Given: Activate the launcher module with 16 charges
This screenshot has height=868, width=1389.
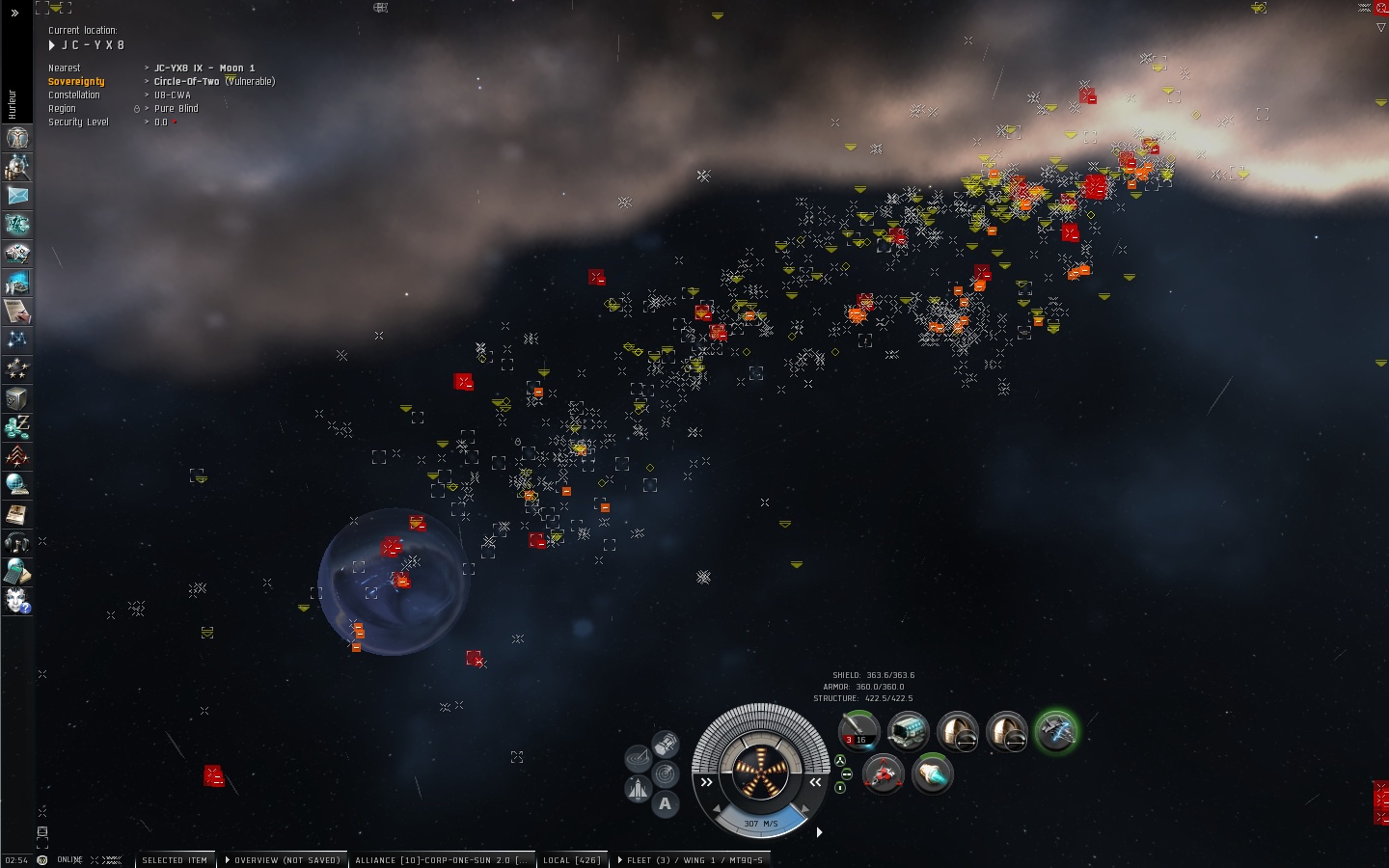Looking at the screenshot, I should point(858,732).
